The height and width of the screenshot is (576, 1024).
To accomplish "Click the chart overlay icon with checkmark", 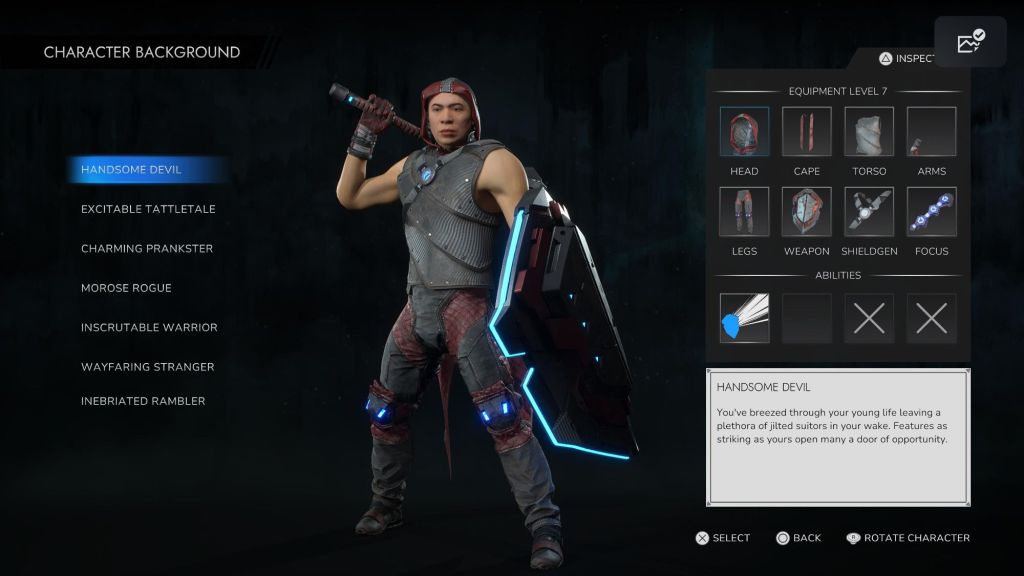I will click(x=970, y=42).
